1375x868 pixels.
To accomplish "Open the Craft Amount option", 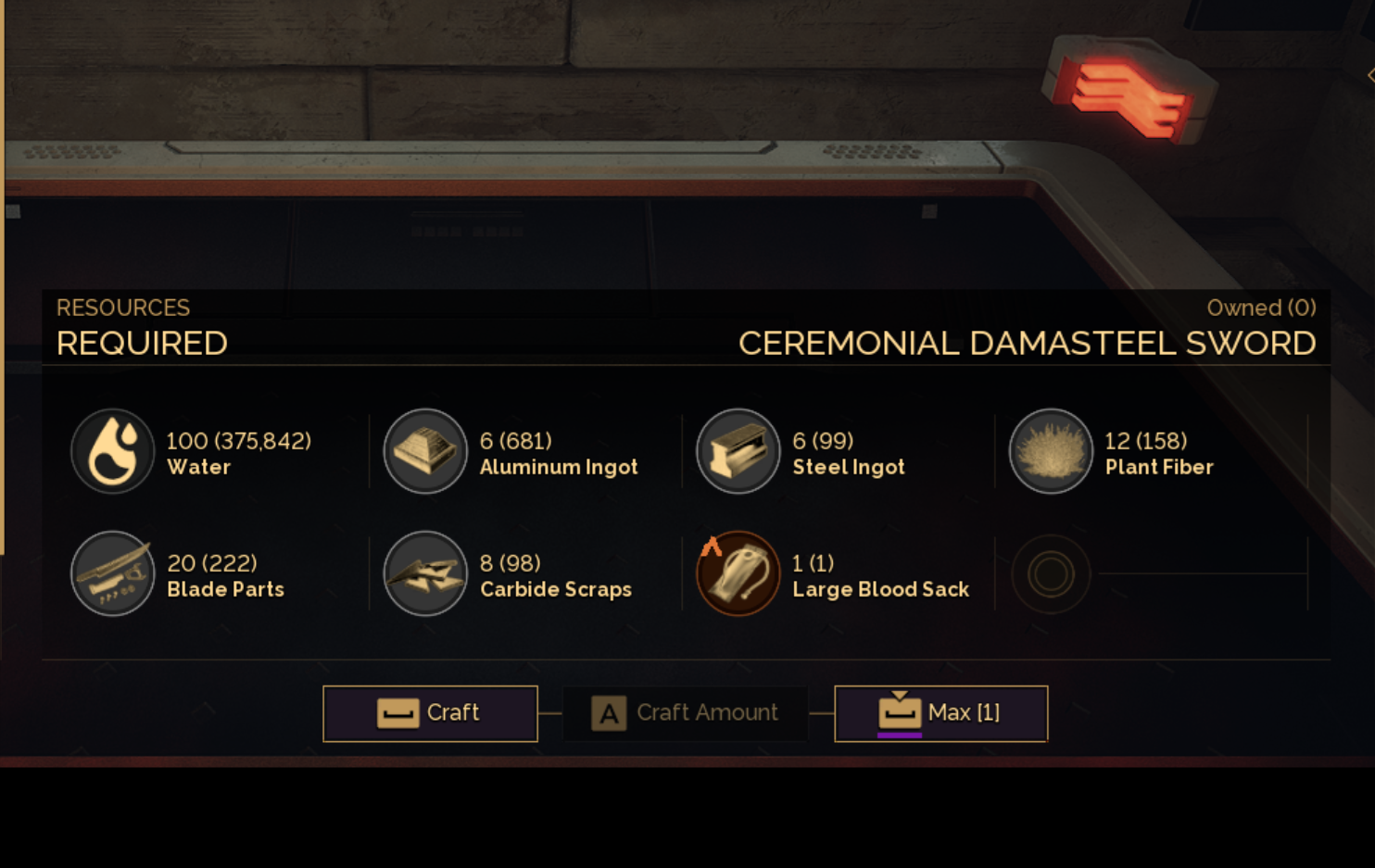I will pos(686,713).
